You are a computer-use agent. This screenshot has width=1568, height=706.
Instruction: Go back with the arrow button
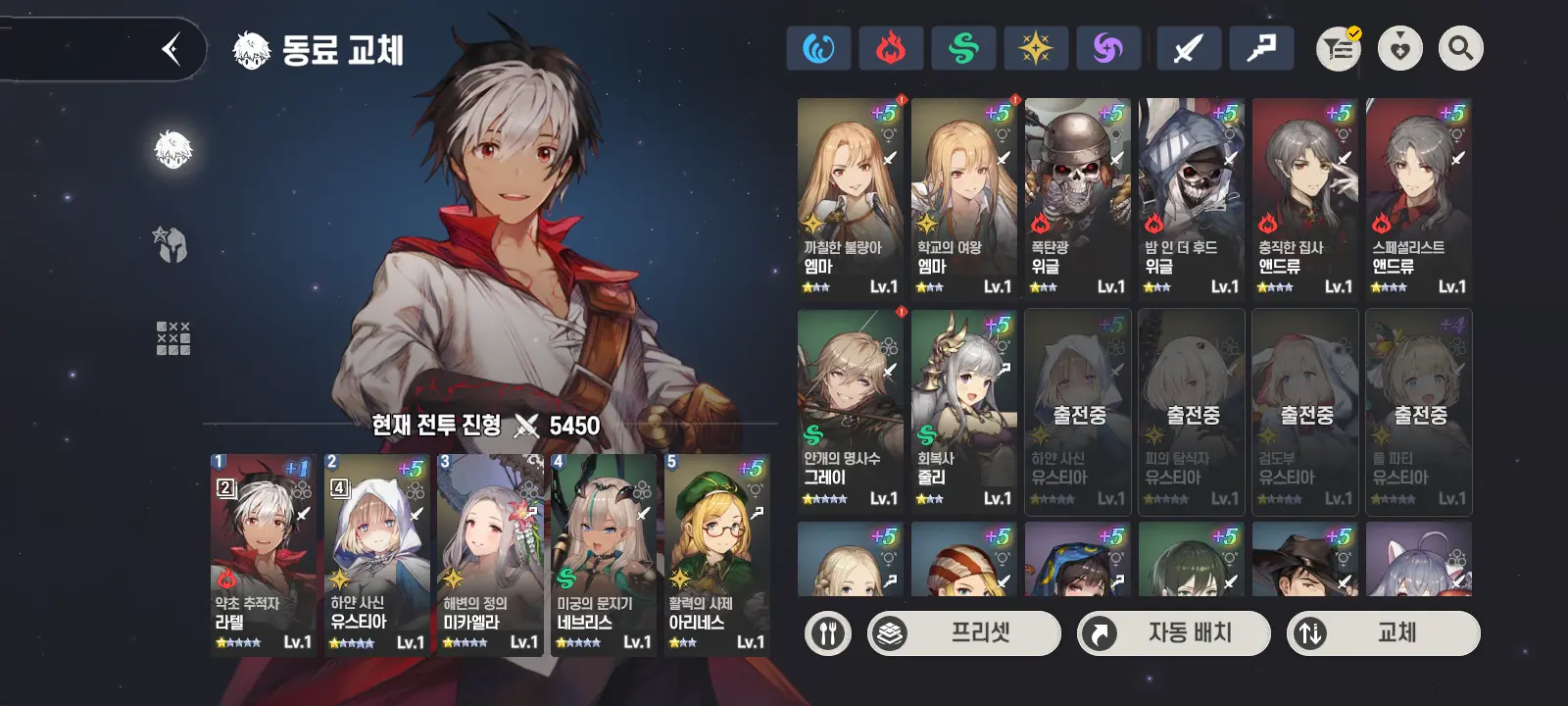[171, 49]
